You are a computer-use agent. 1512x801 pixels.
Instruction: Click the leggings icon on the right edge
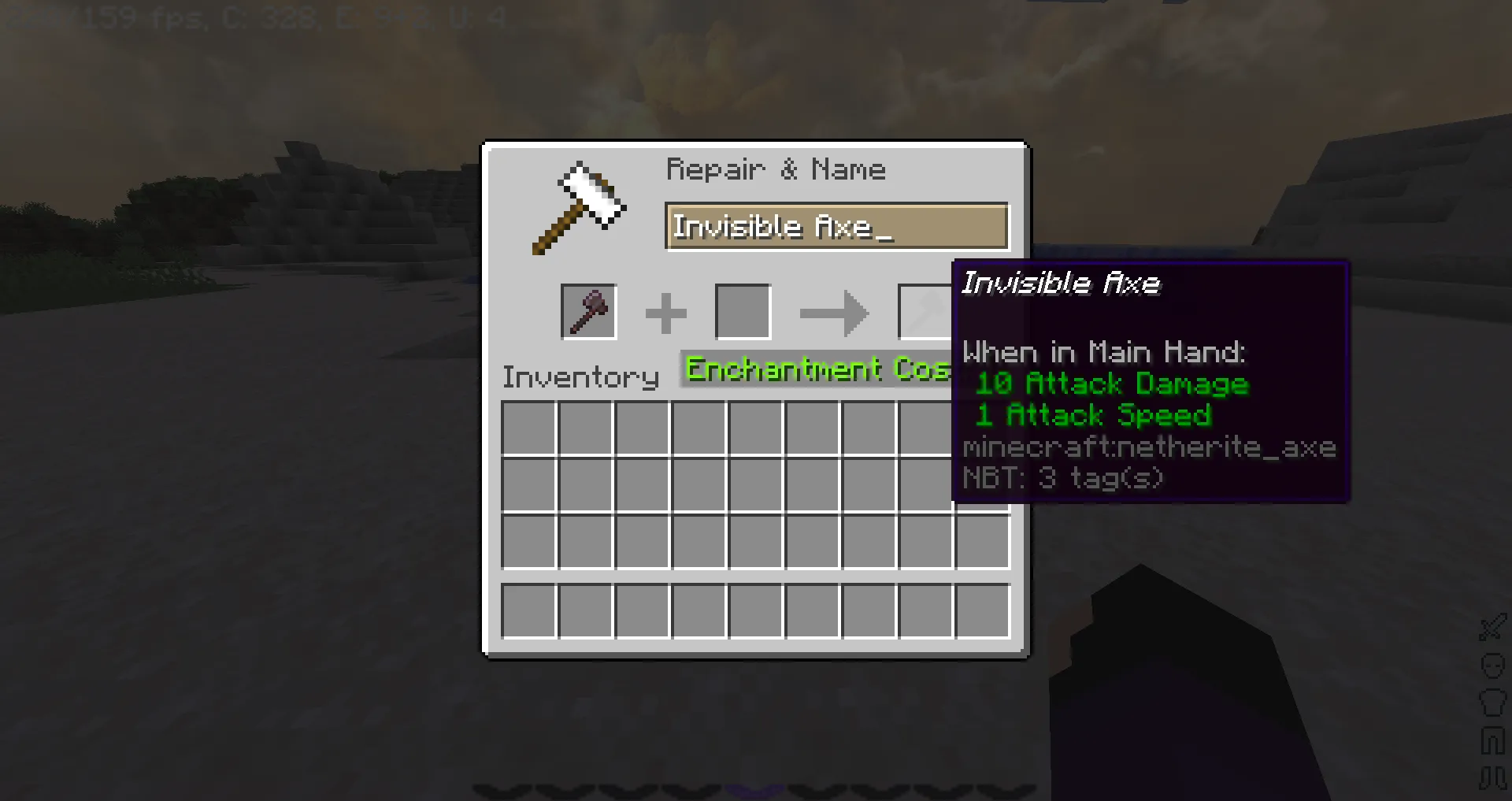[x=1492, y=740]
